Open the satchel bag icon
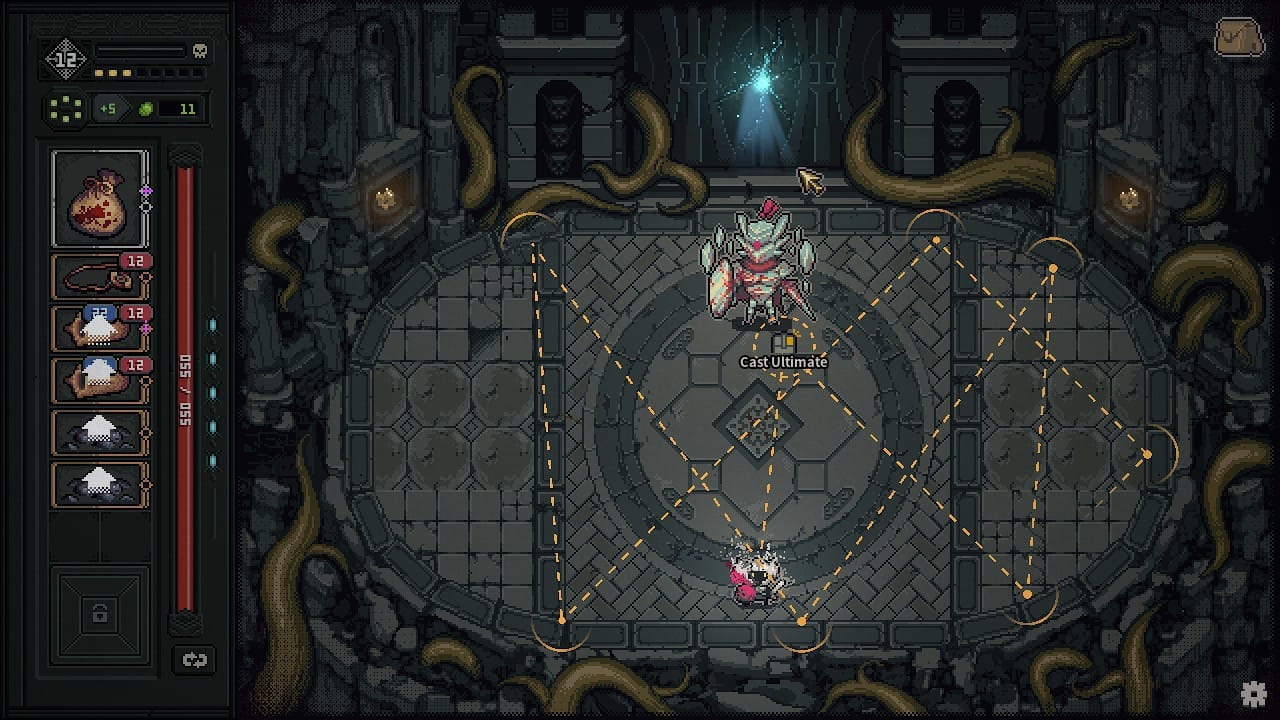Image resolution: width=1280 pixels, height=720 pixels. [1239, 39]
